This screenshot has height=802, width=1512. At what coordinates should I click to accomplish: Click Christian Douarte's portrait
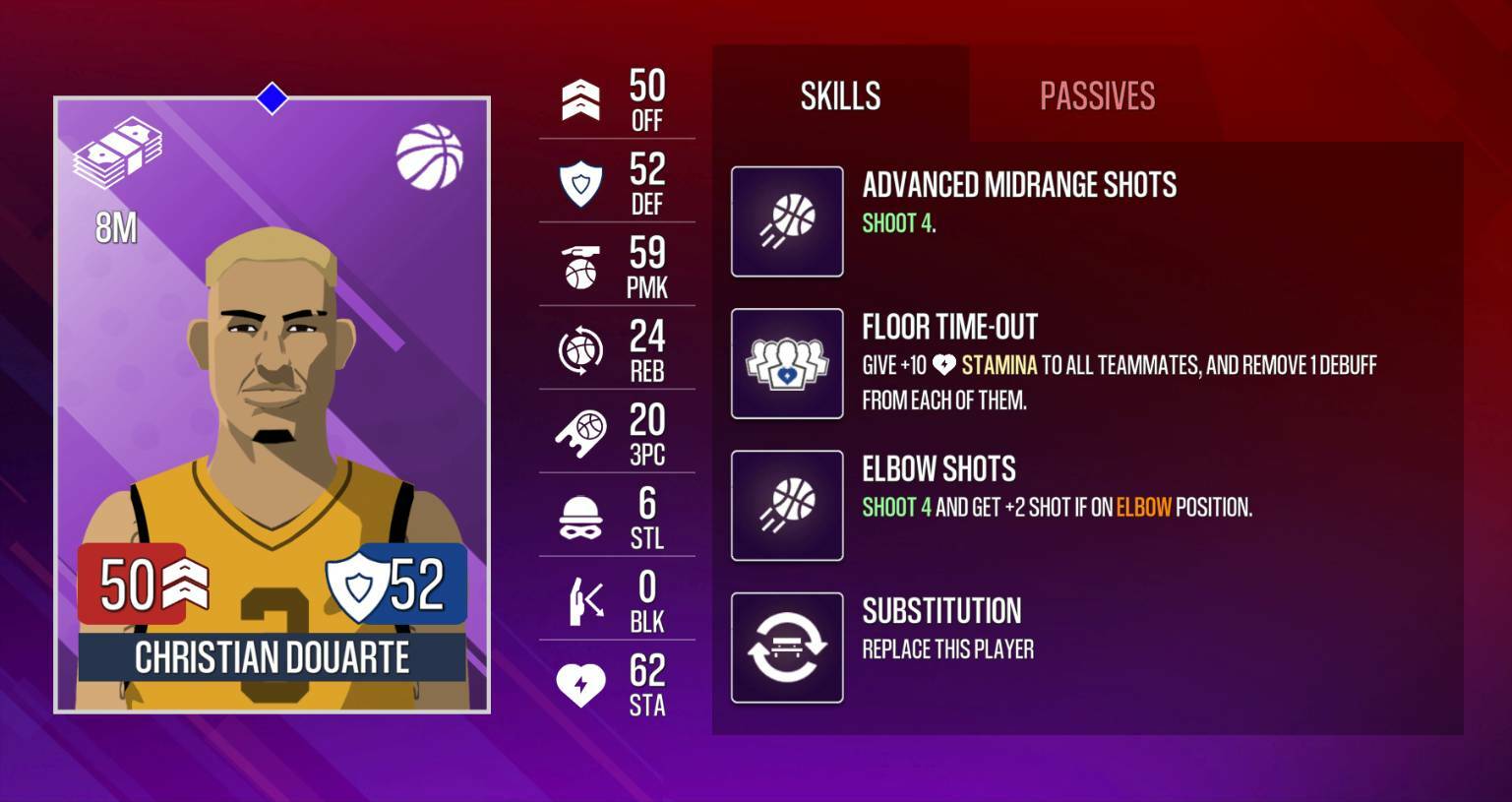click(271, 374)
